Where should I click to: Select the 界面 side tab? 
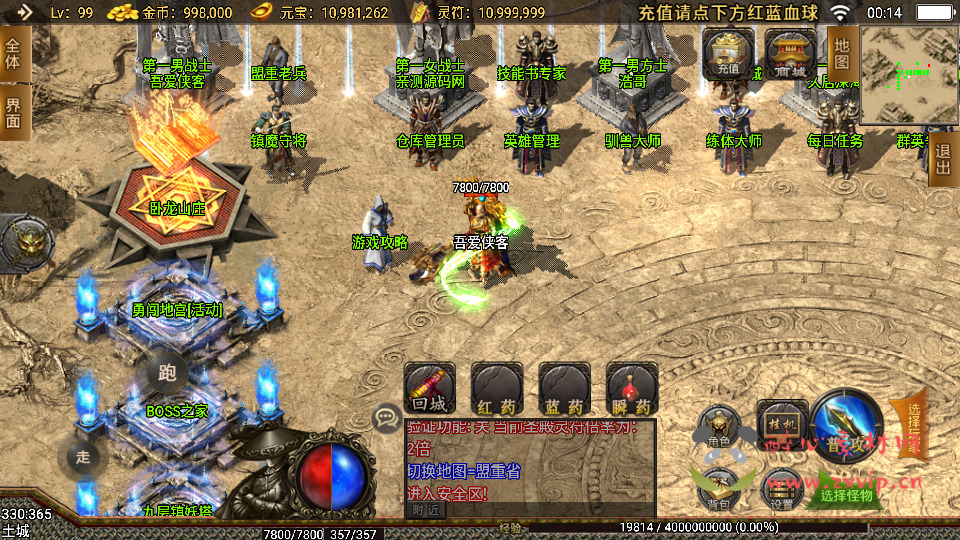click(13, 112)
